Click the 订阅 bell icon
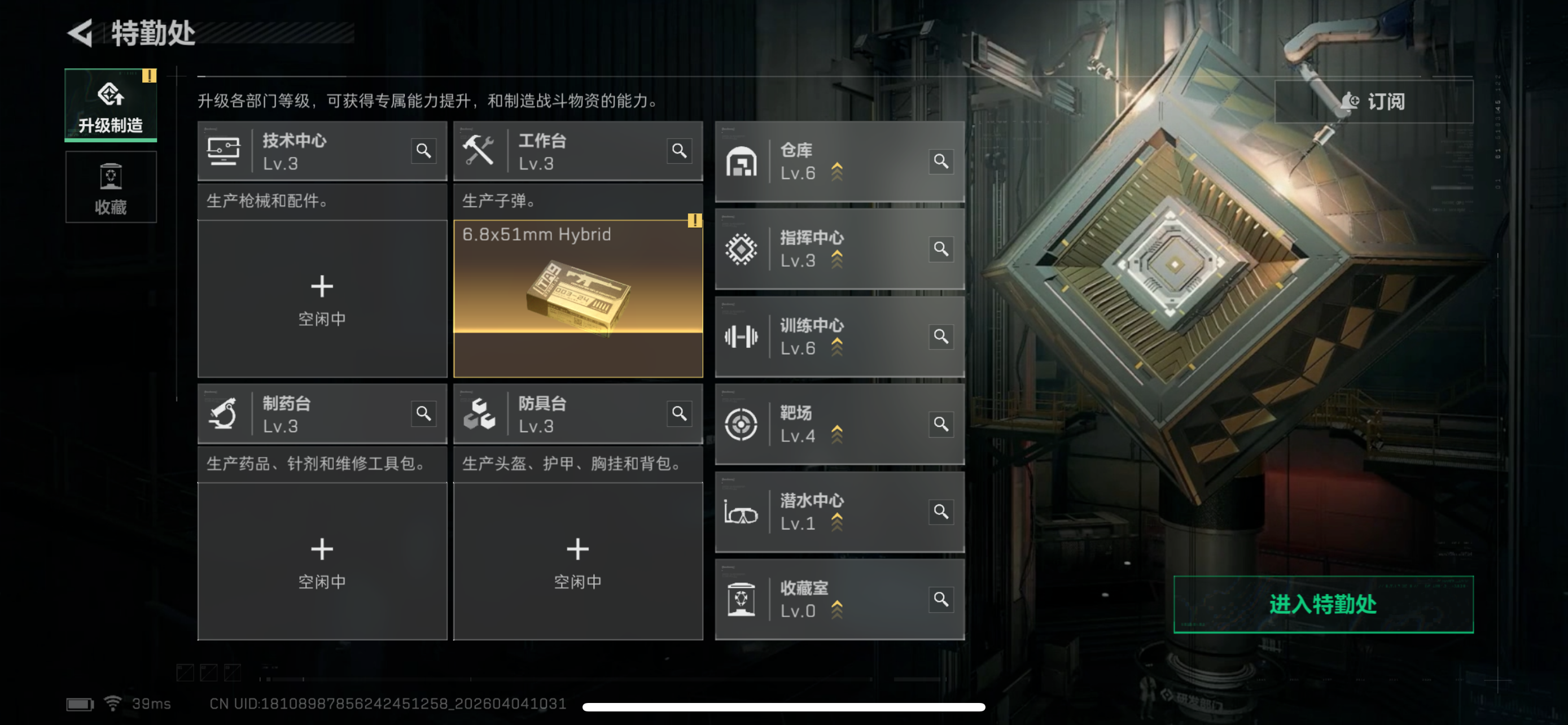 pos(1351,101)
